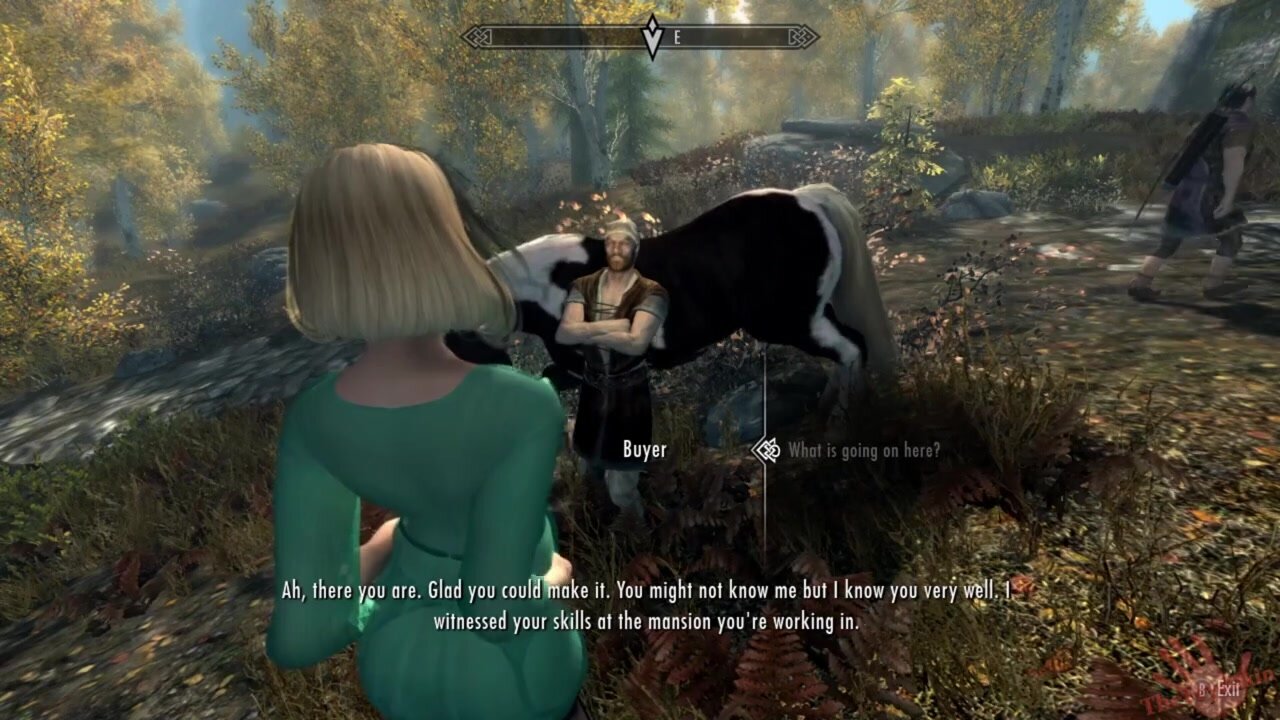Choose the "What is going on here?" reply
Viewport: 1280px width, 720px height.
coord(863,451)
